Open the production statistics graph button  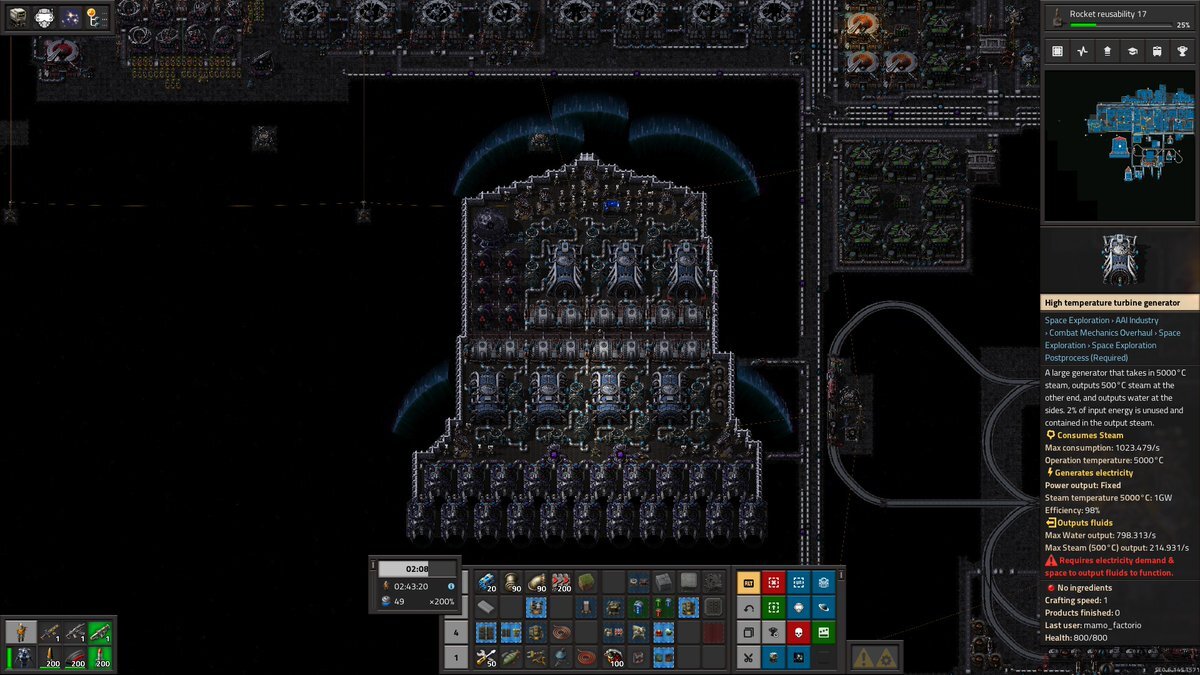[1083, 50]
